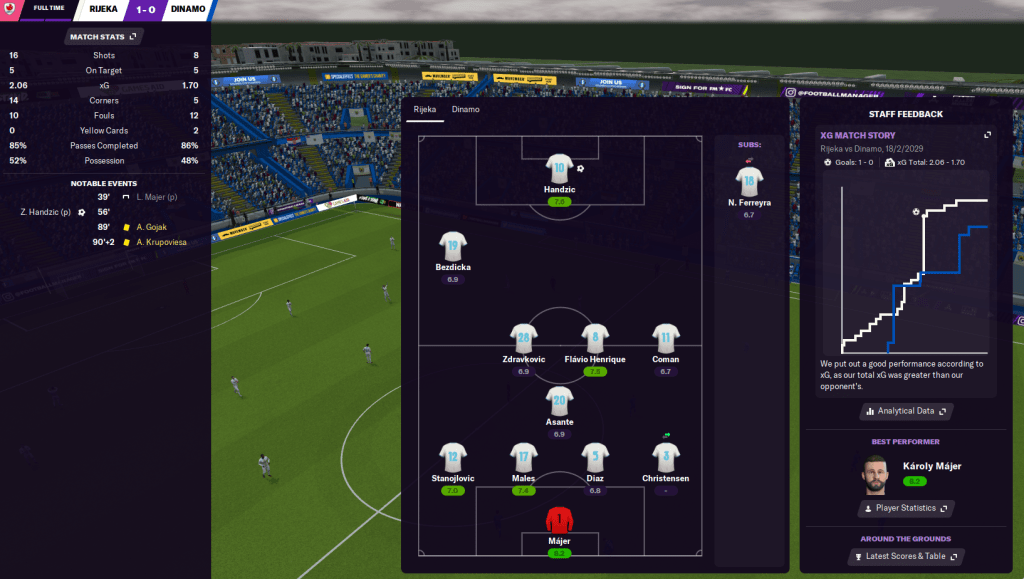This screenshot has width=1024, height=579.
Task: Switch to the Dinamo lineup tab
Action: [465, 109]
